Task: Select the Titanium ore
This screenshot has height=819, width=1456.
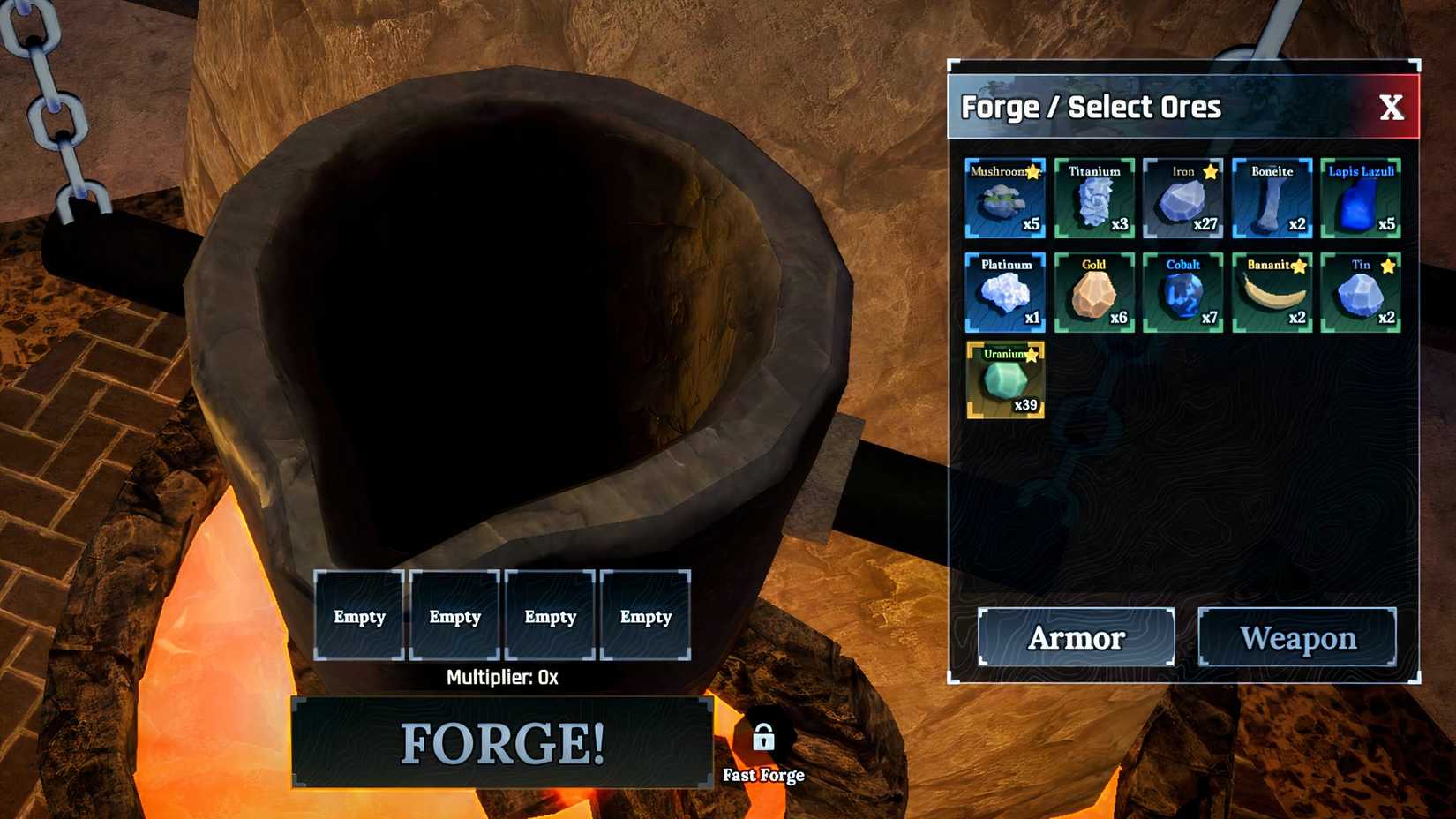Action: pos(1095,202)
